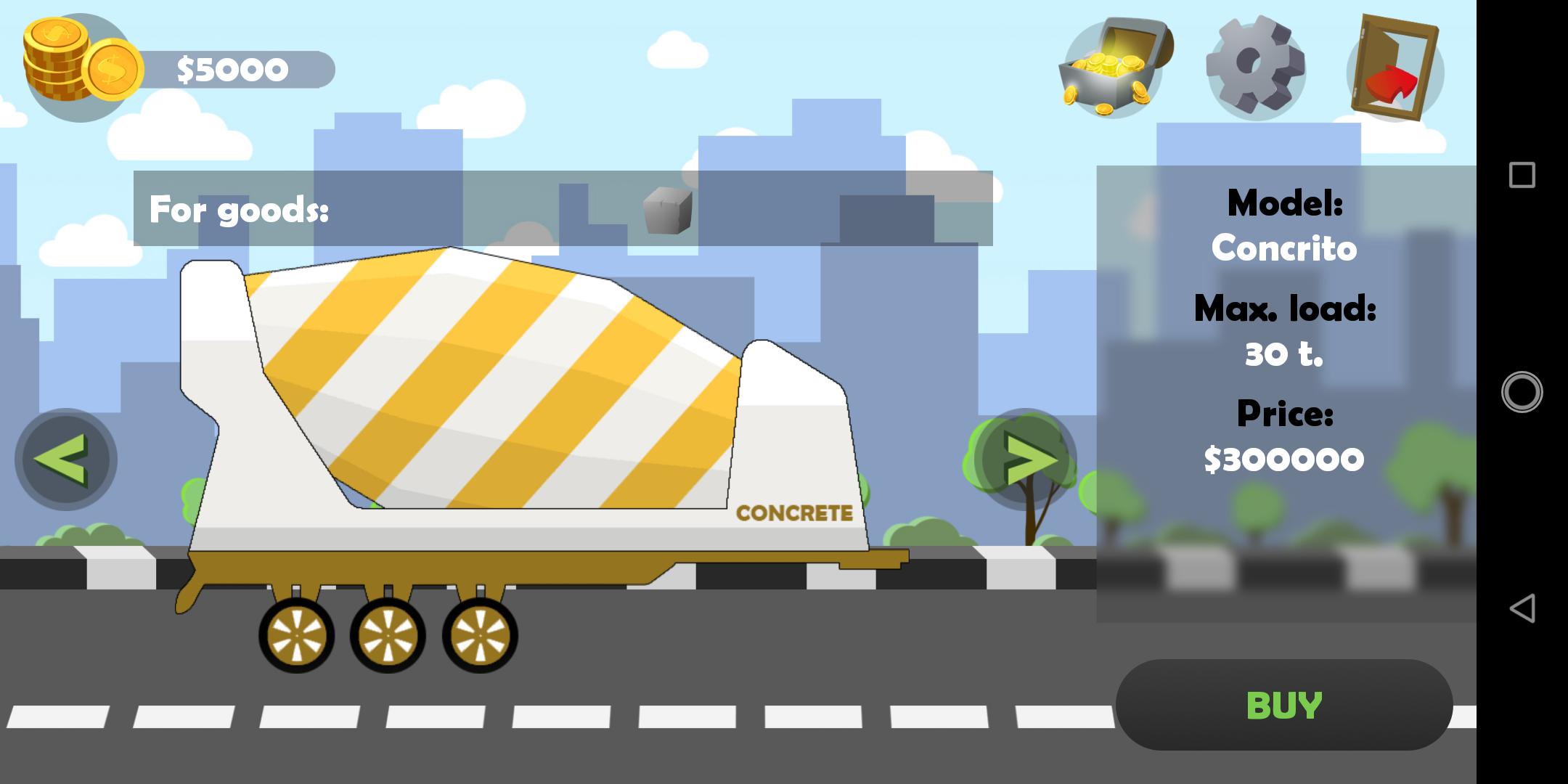
Task: Select the For goods header bar
Action: (x=240, y=211)
